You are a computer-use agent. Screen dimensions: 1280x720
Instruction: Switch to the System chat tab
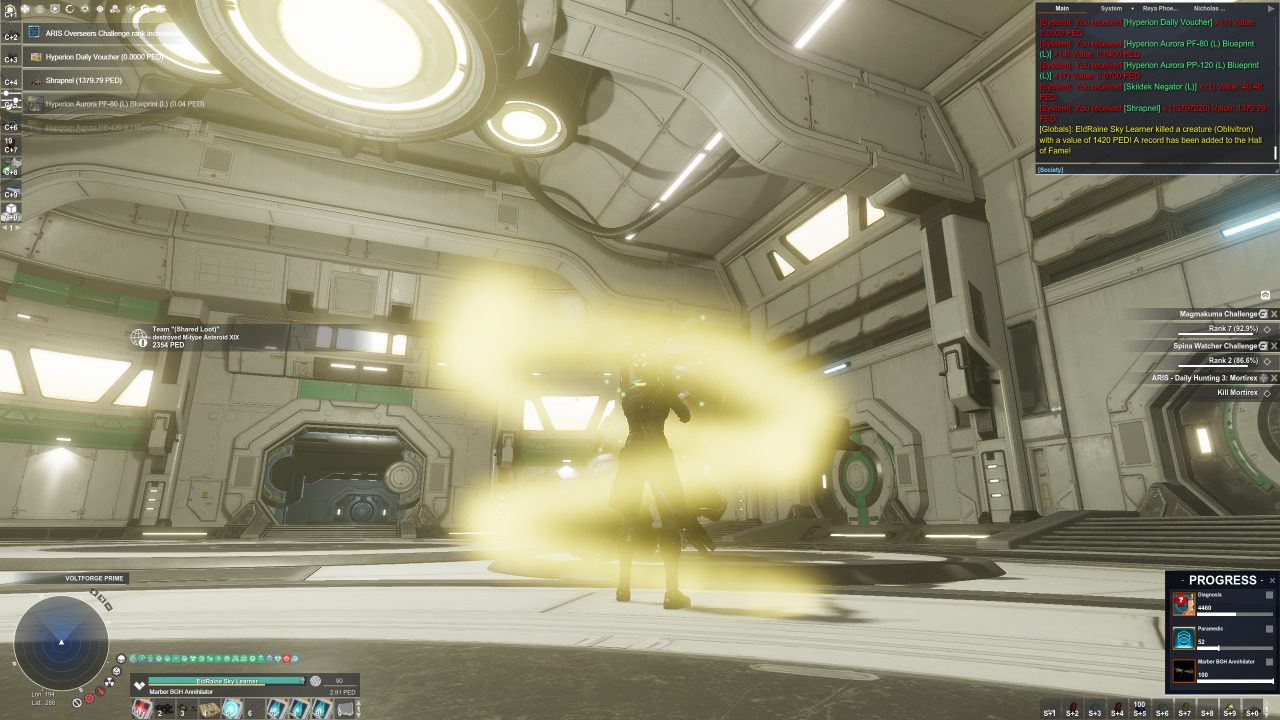point(1111,8)
